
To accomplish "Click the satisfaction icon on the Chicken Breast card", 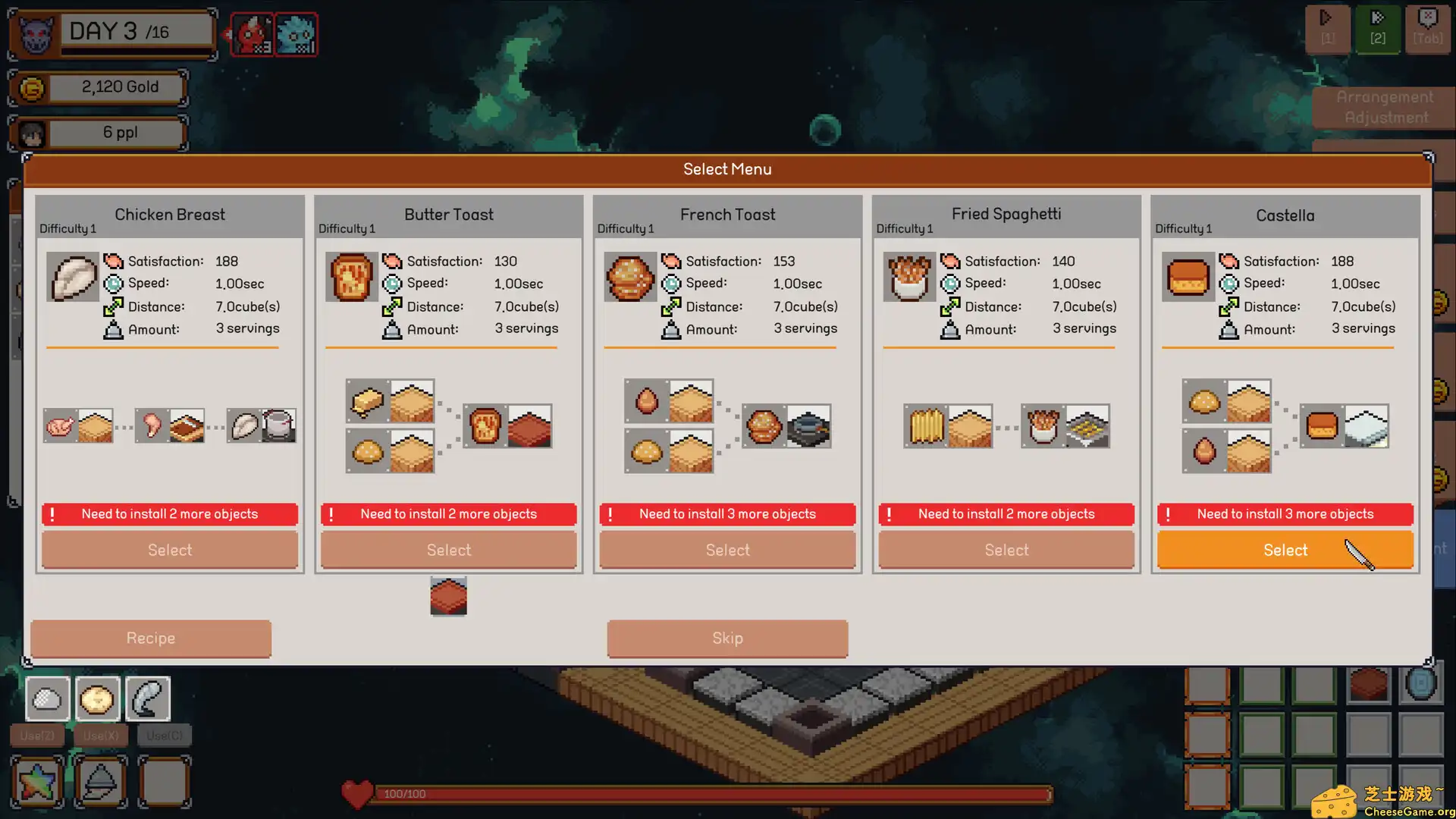I will [115, 261].
